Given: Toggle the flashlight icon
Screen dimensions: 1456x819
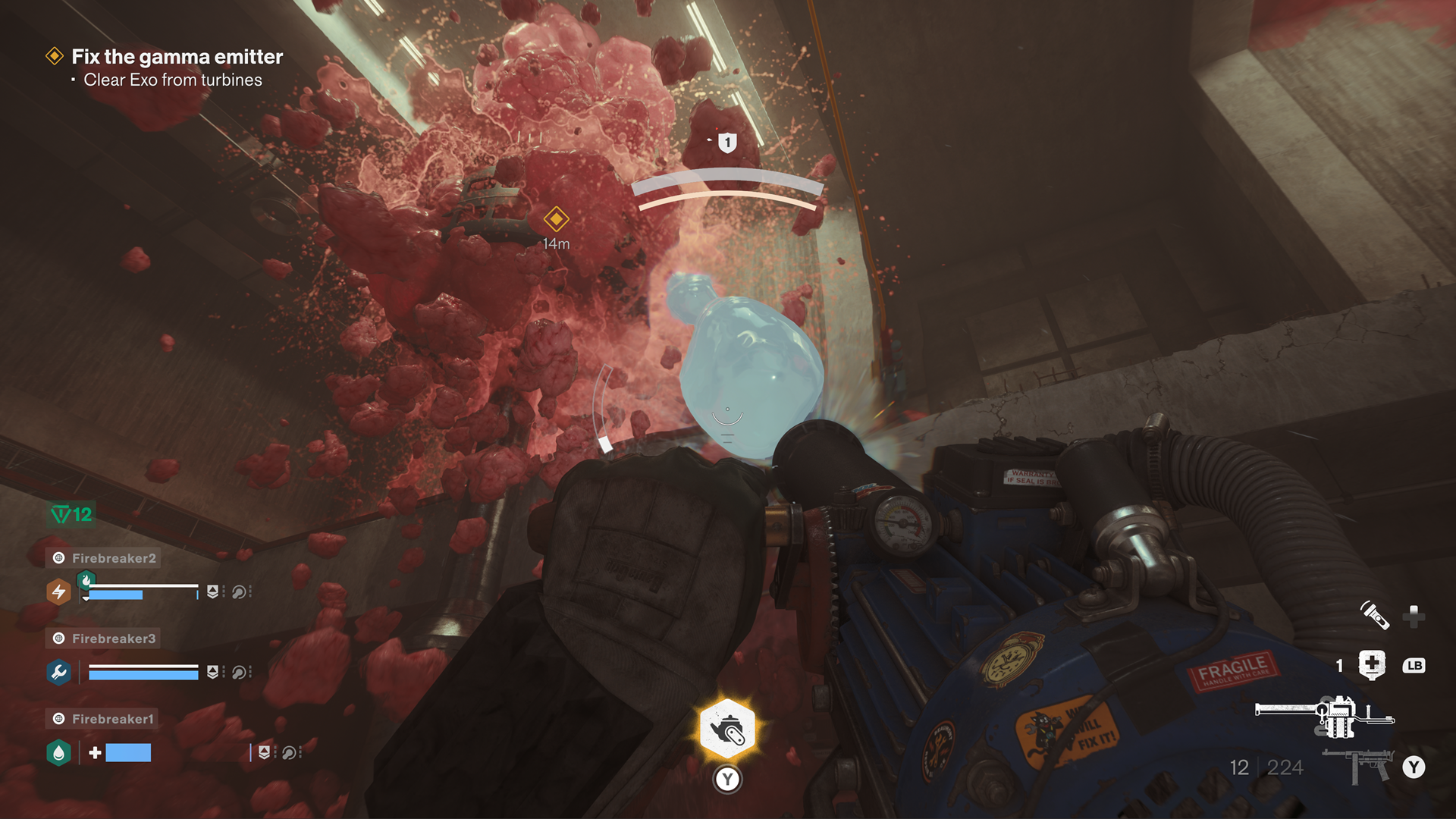Looking at the screenshot, I should pos(1374,615).
